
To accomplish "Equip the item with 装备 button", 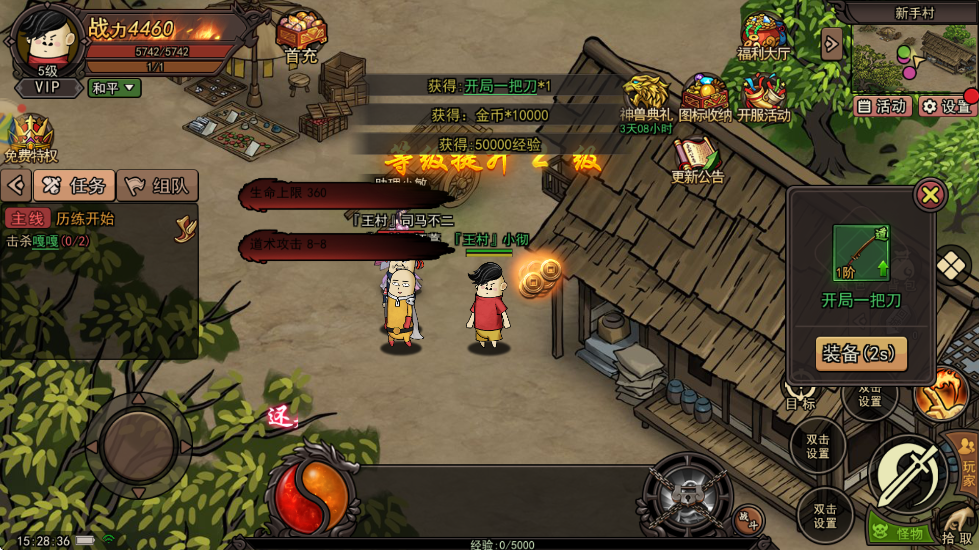I will tap(861, 353).
